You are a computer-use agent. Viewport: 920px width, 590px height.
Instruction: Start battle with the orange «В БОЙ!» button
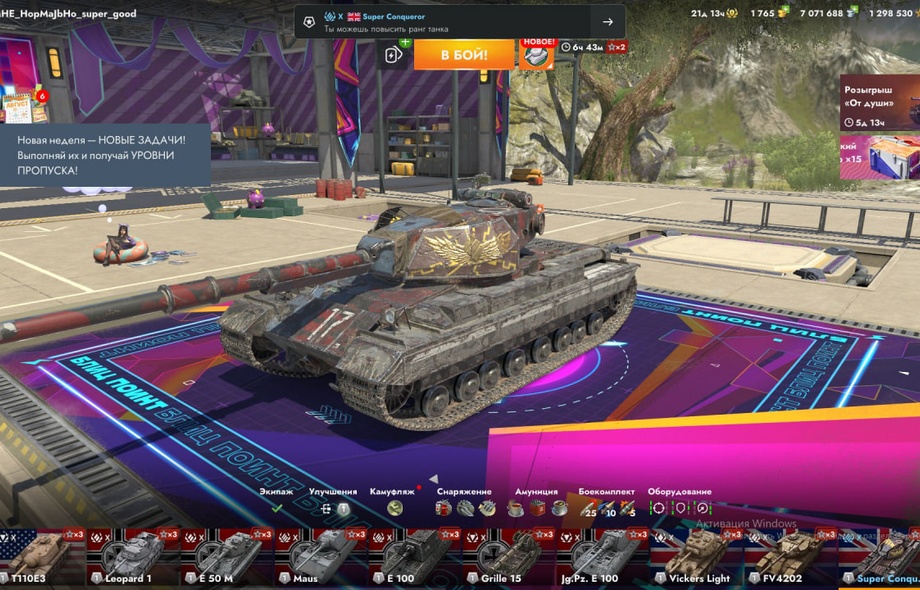464,54
